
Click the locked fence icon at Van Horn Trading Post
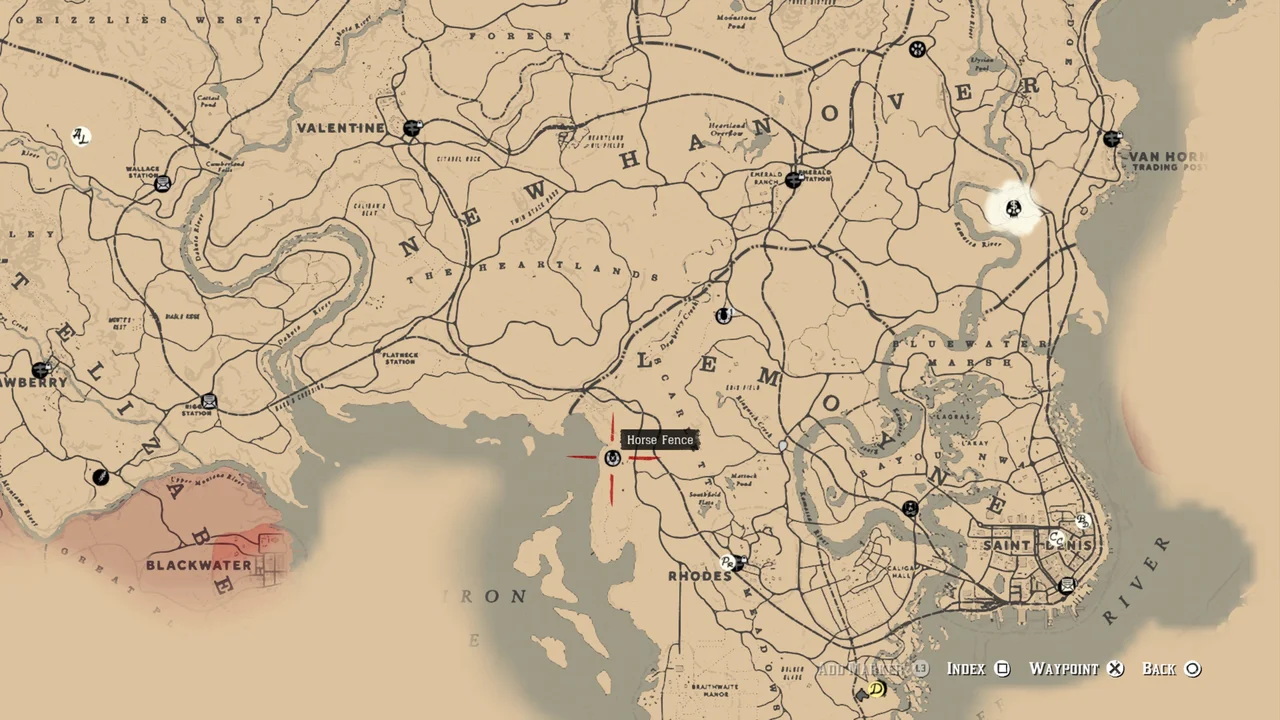coord(1112,138)
